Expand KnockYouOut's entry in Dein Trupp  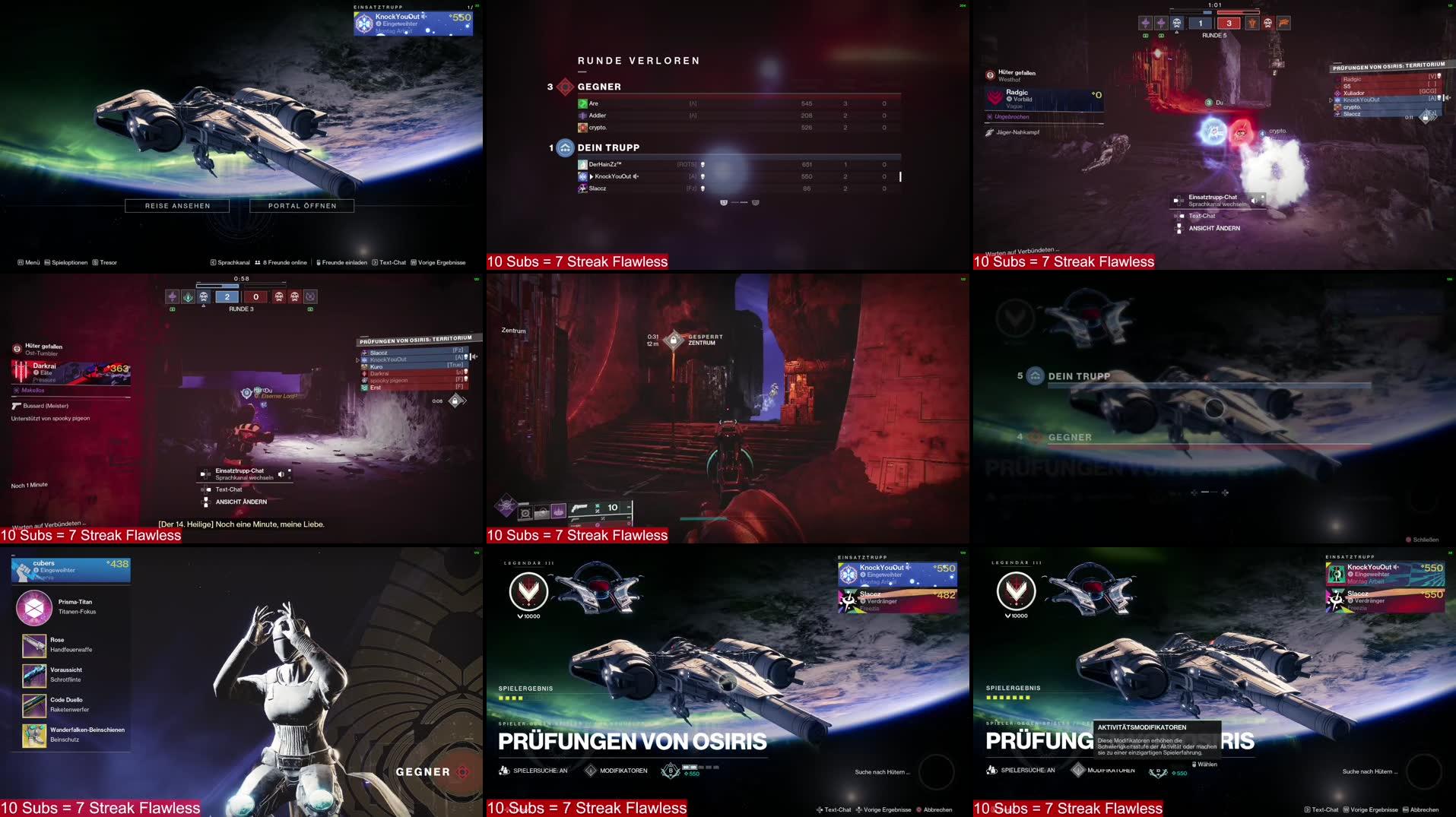coord(592,176)
